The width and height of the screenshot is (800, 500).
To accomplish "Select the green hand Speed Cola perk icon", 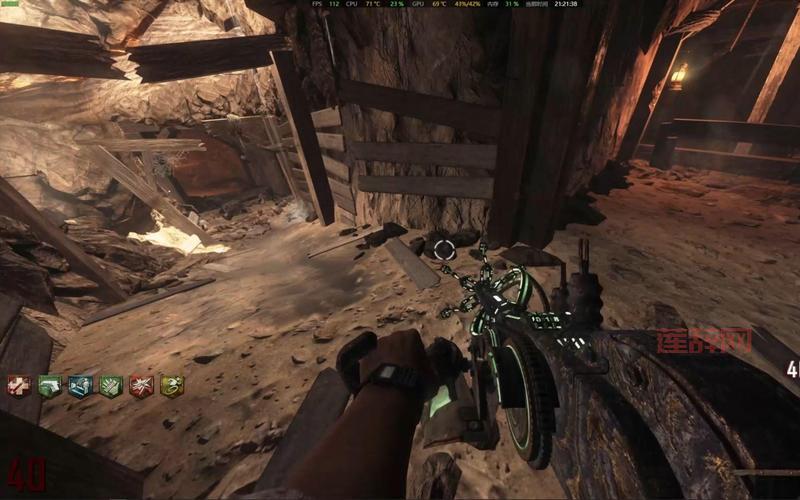I will click(111, 386).
